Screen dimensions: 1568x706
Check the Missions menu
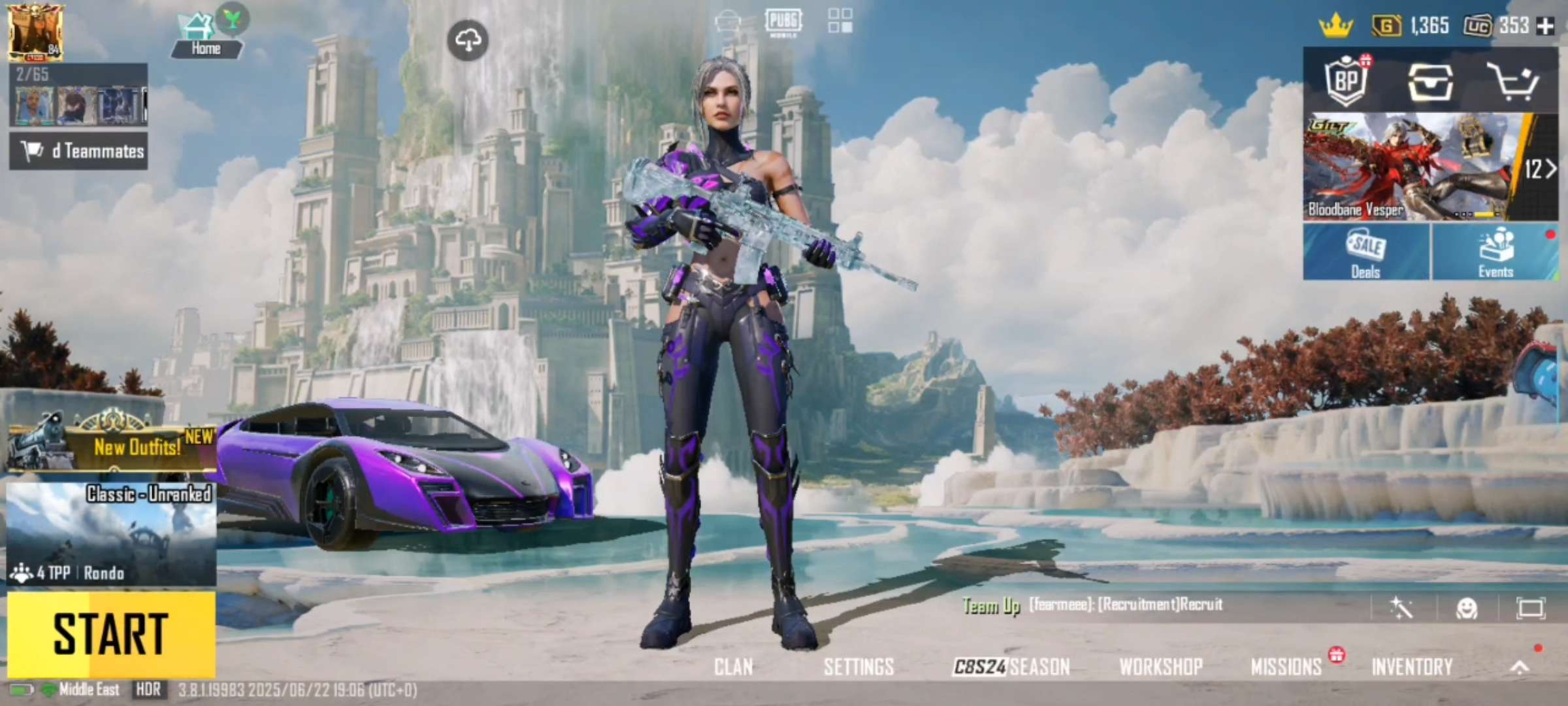tap(1286, 667)
